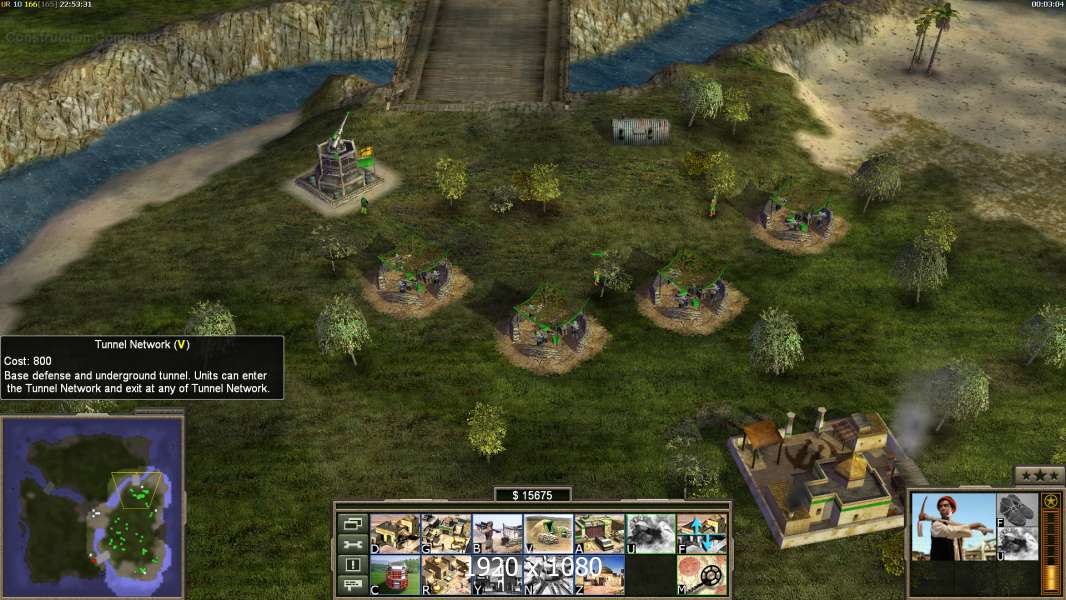
Task: Select the soldier build icon marked B
Action: point(497,534)
